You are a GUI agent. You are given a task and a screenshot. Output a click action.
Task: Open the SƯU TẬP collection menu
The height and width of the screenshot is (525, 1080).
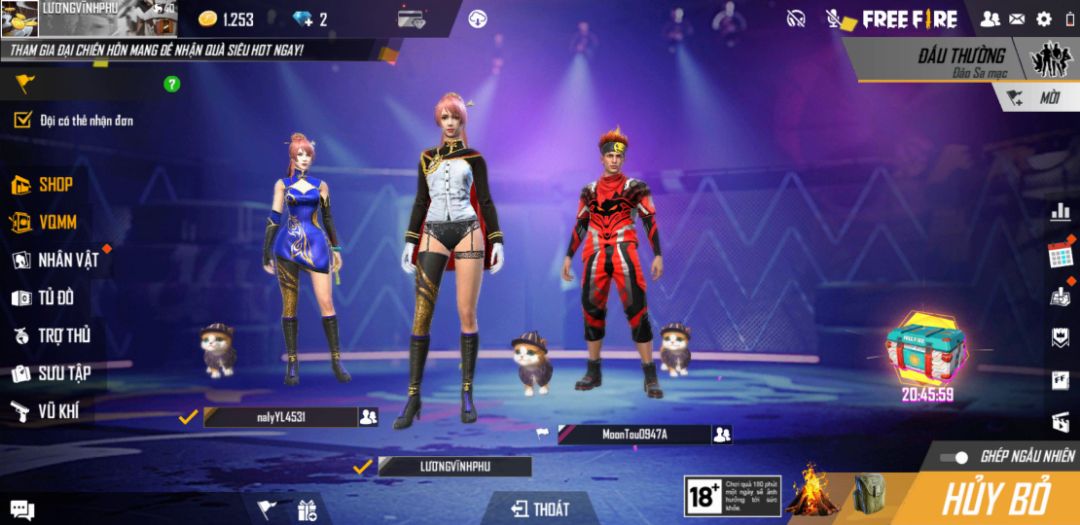52,373
